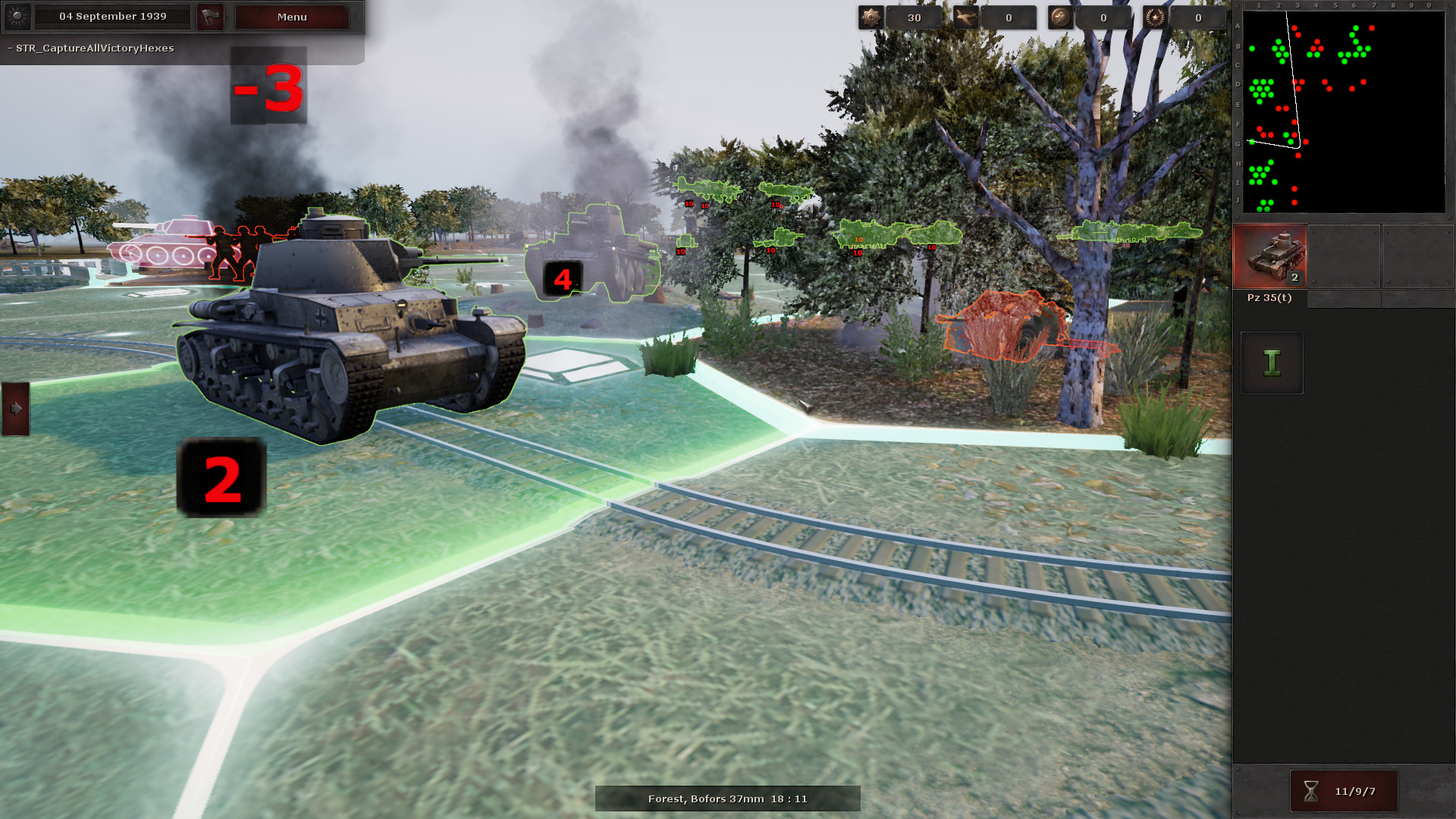The height and width of the screenshot is (819, 1456).
Task: Click the sun weather icon top-left
Action: pos(17,17)
